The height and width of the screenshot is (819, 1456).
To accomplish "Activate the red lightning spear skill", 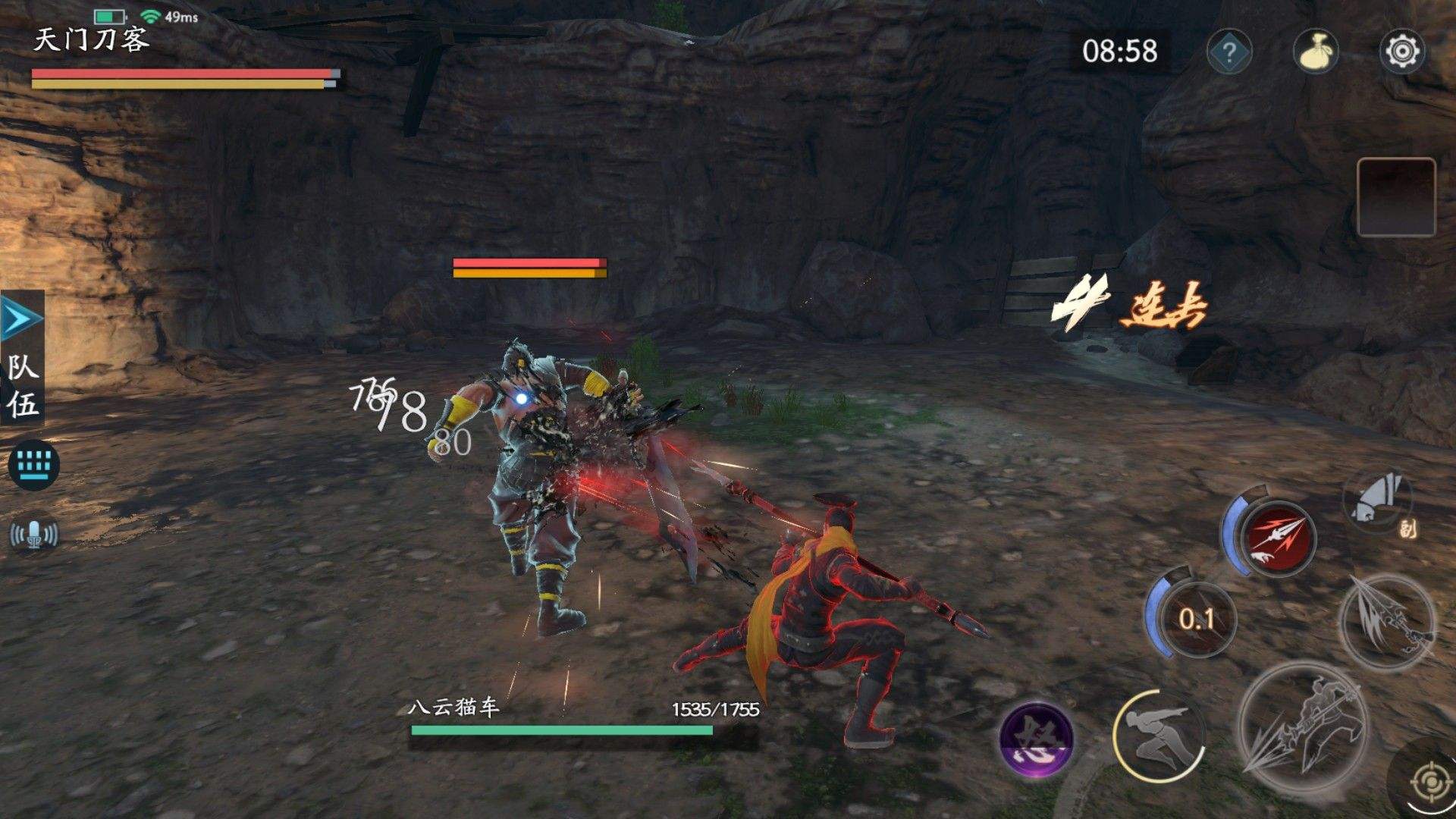I will [x=1277, y=537].
